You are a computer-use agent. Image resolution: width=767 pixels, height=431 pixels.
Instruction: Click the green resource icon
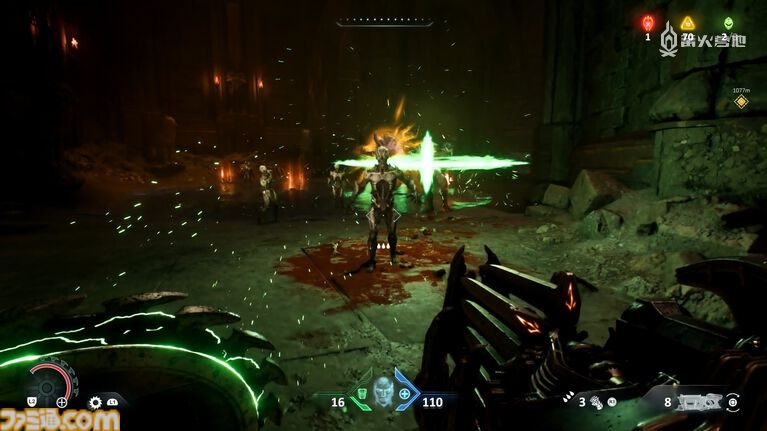(x=728, y=23)
